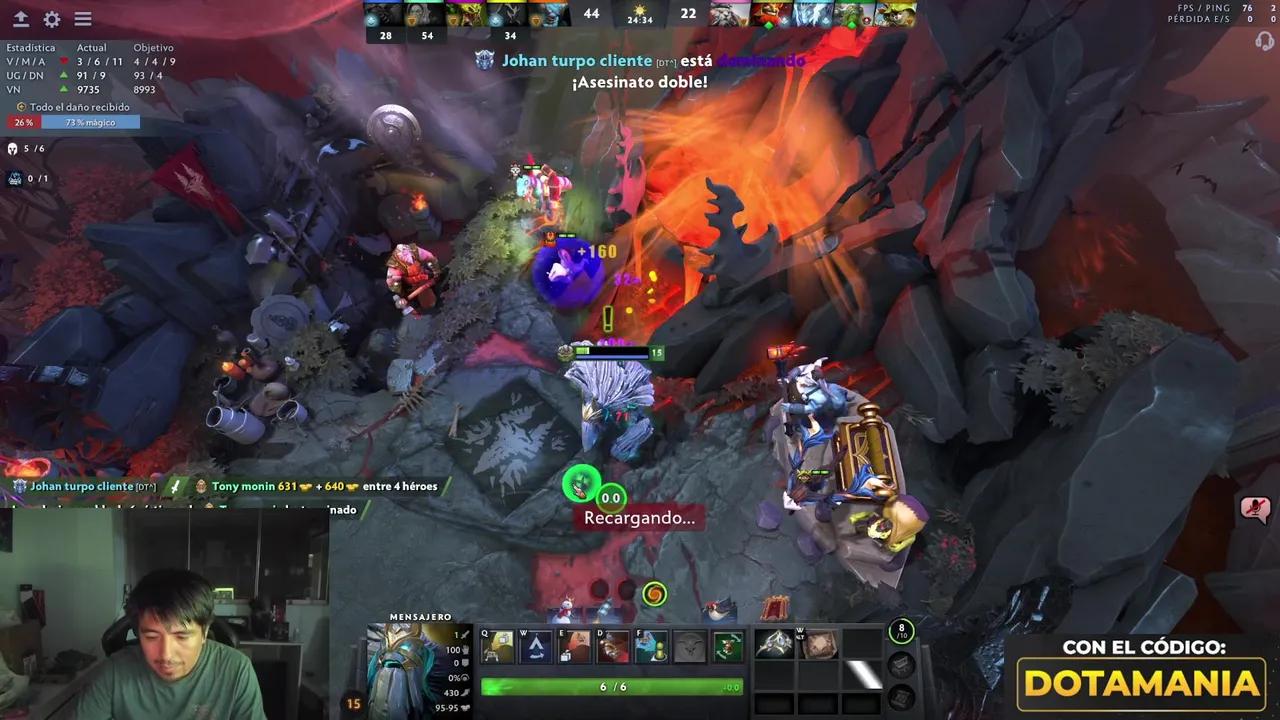
Task: Activate the courier's F transfer items ability
Action: point(652,647)
